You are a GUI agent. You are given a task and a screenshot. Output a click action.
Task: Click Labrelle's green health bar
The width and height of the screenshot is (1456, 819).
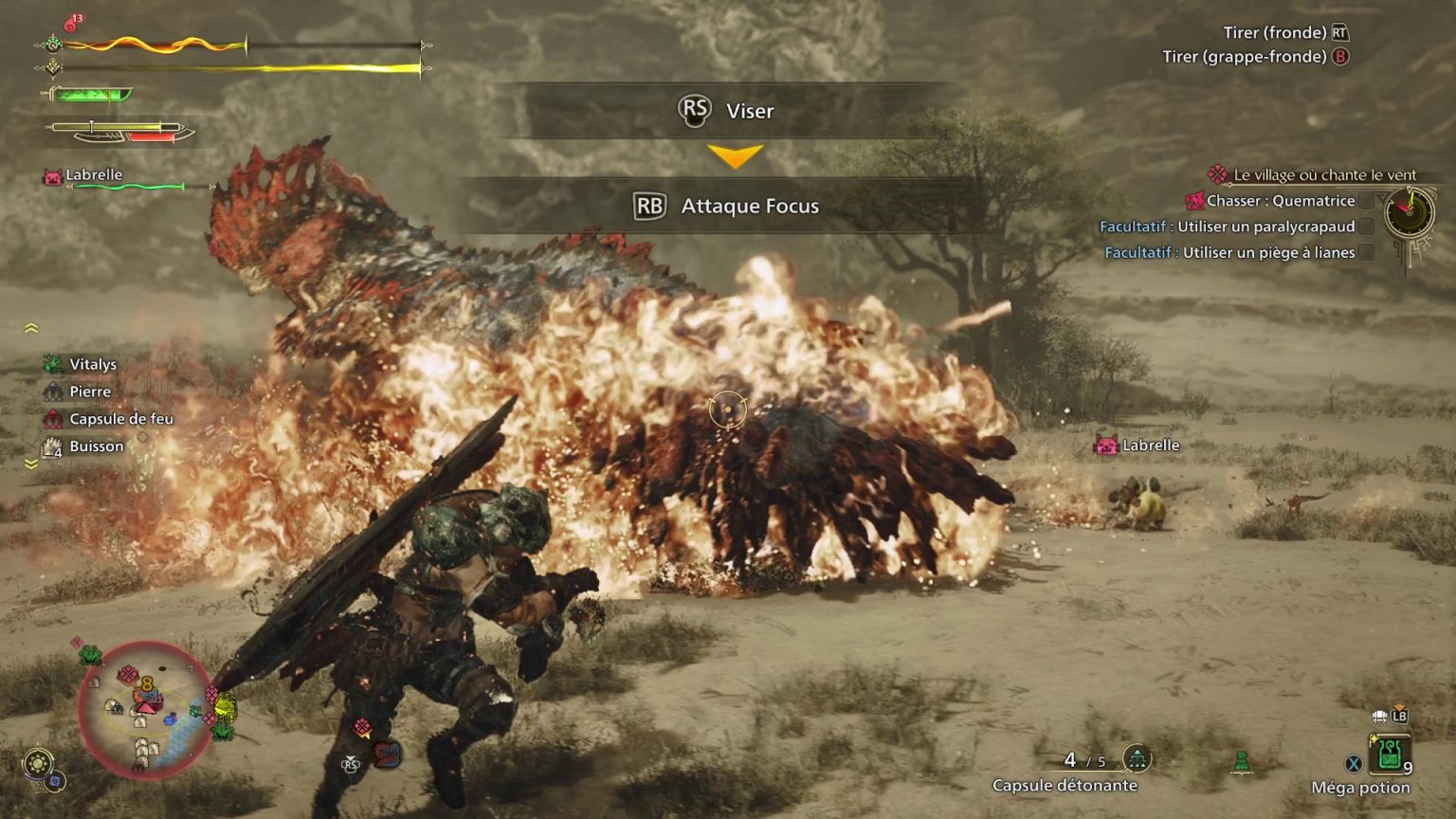[x=126, y=186]
